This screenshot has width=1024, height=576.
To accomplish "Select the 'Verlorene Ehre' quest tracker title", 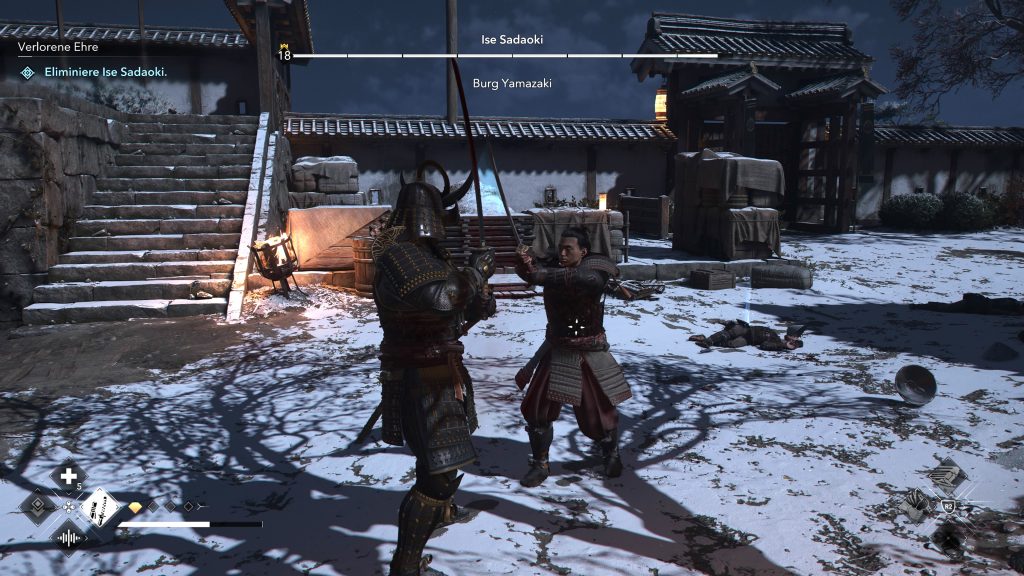I will click(58, 47).
